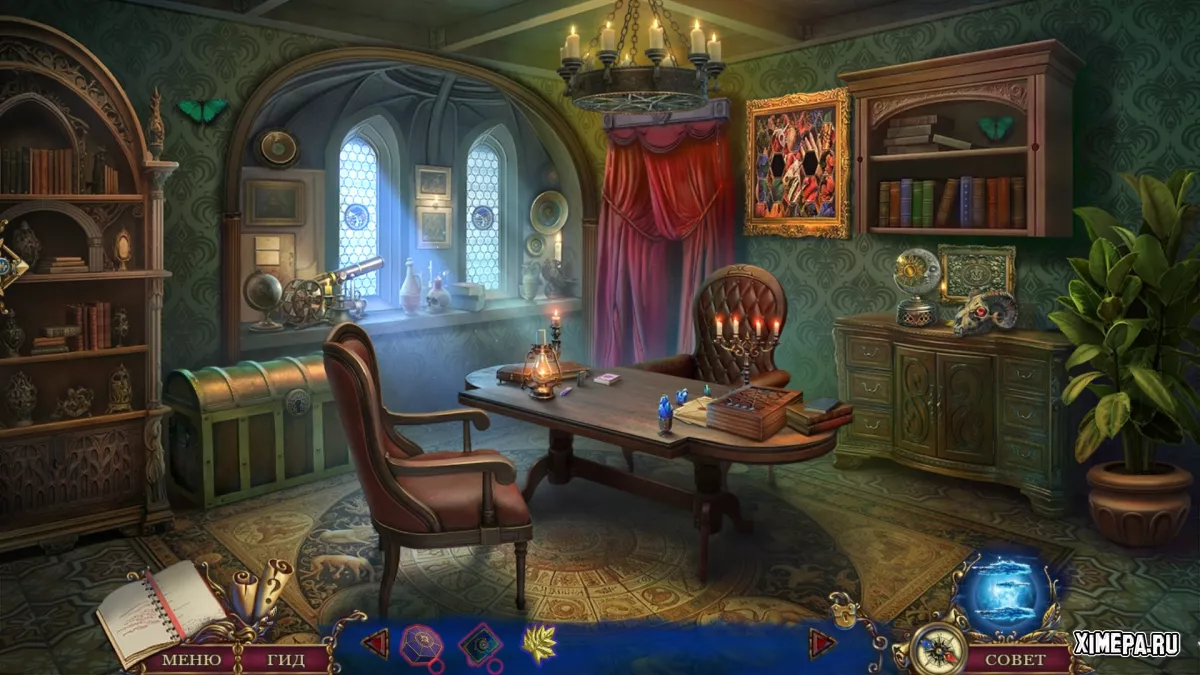Toggle the inventory padlock
The image size is (1200, 675).
843,609
